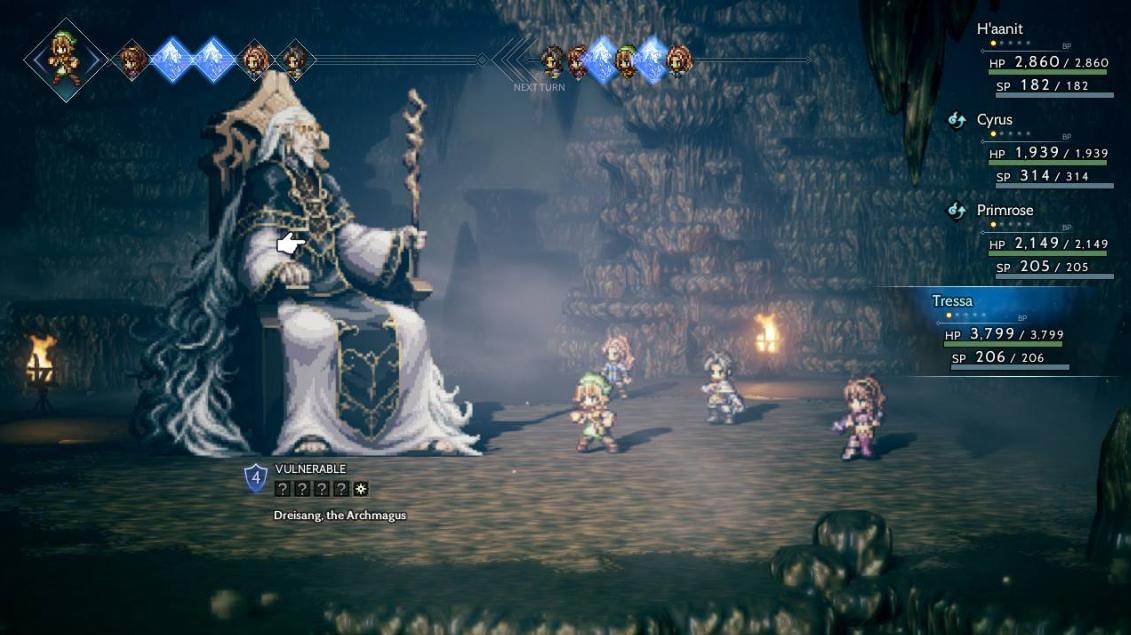Click the blue shield points icon
Screen dimensions: 1131x635
click(x=256, y=478)
